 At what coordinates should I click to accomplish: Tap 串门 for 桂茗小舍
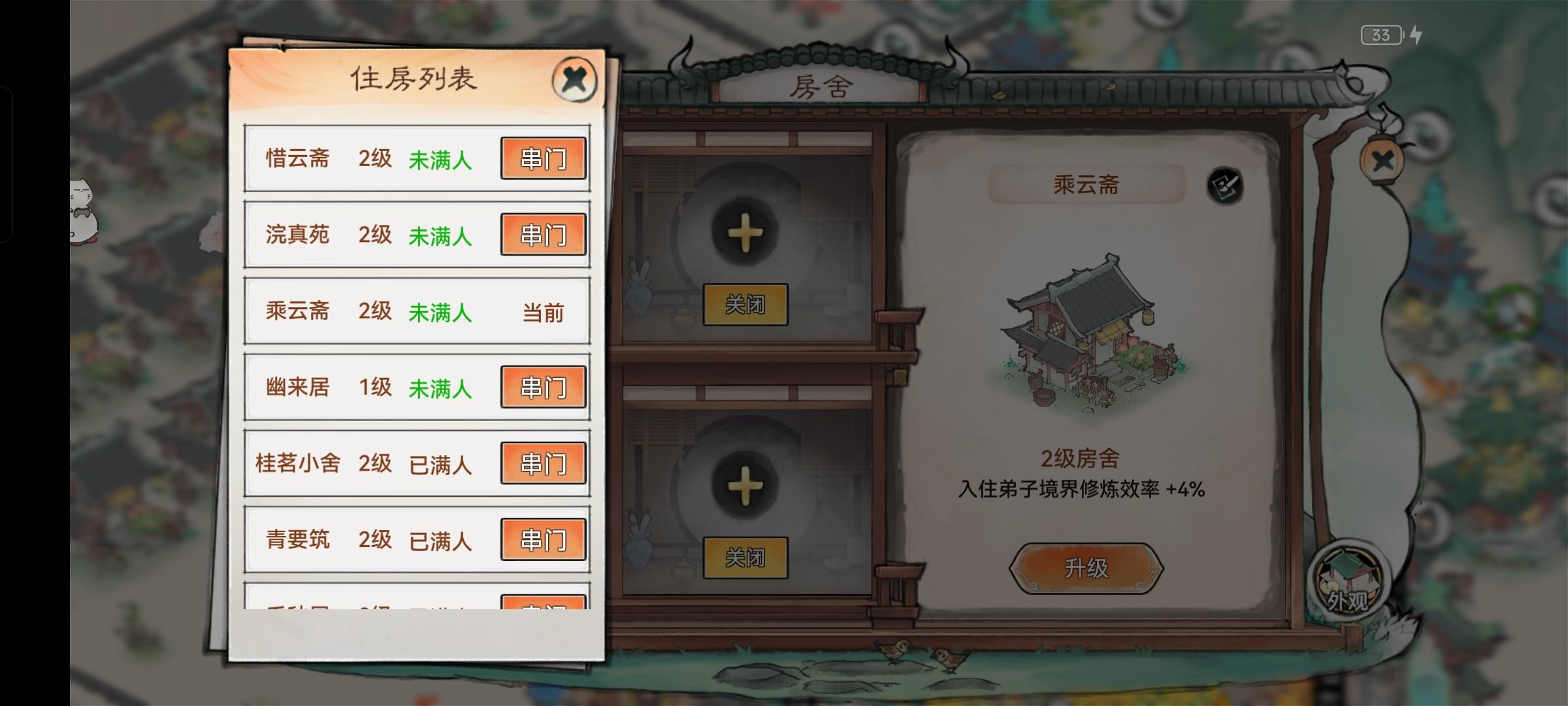pyautogui.click(x=544, y=463)
